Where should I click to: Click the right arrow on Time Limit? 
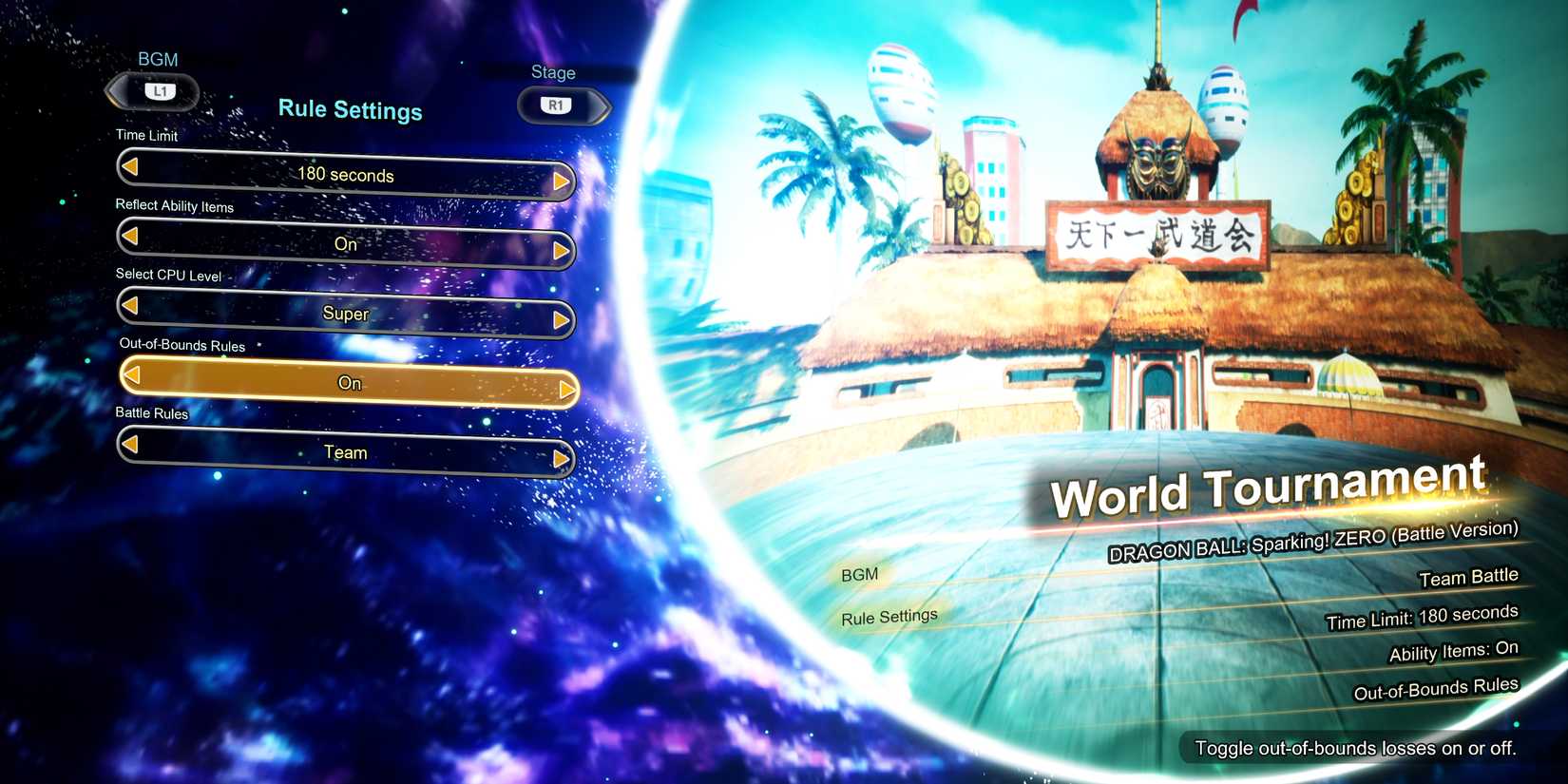point(562,182)
